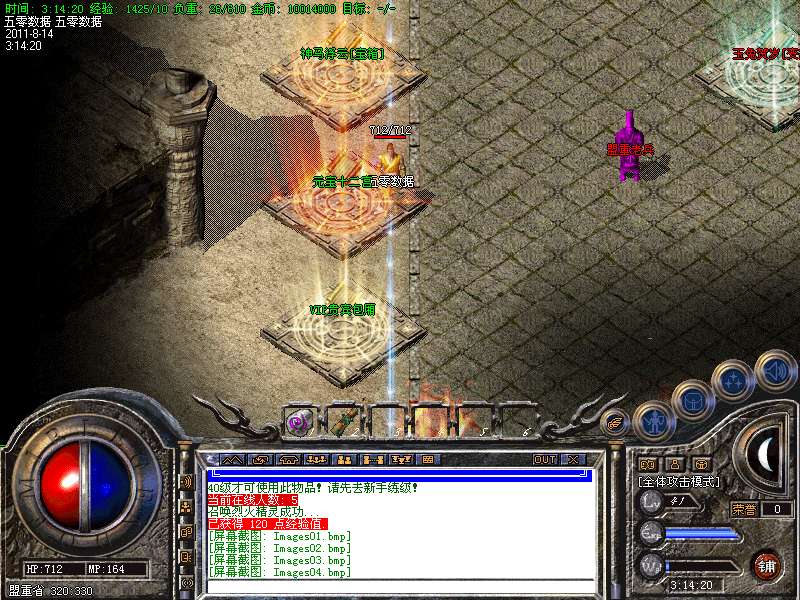Click the keyboard icon on chat toolbar

coord(427,459)
